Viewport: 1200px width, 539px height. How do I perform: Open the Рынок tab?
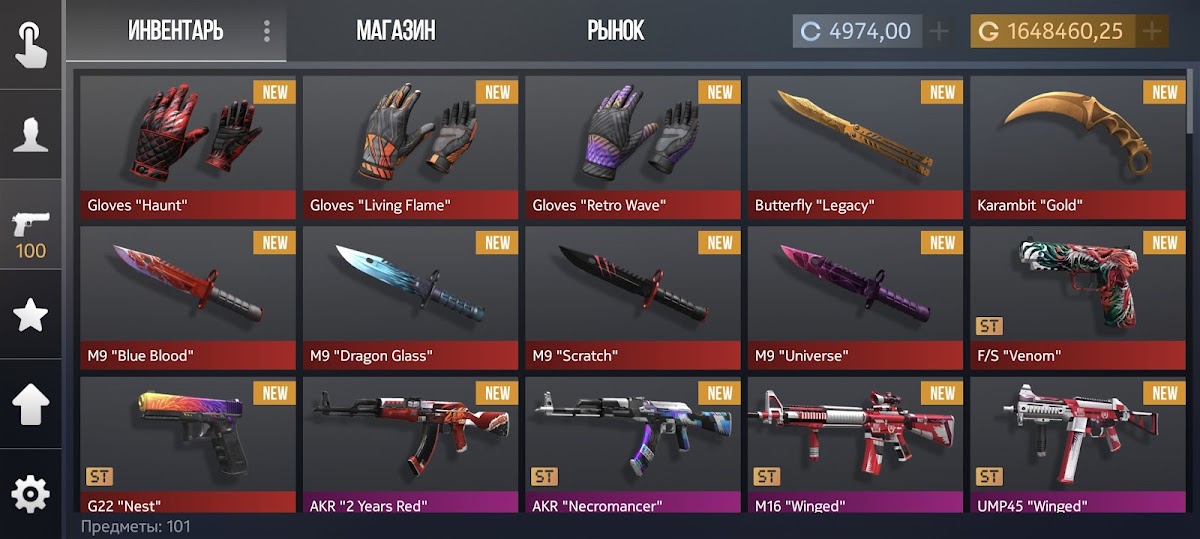(615, 31)
